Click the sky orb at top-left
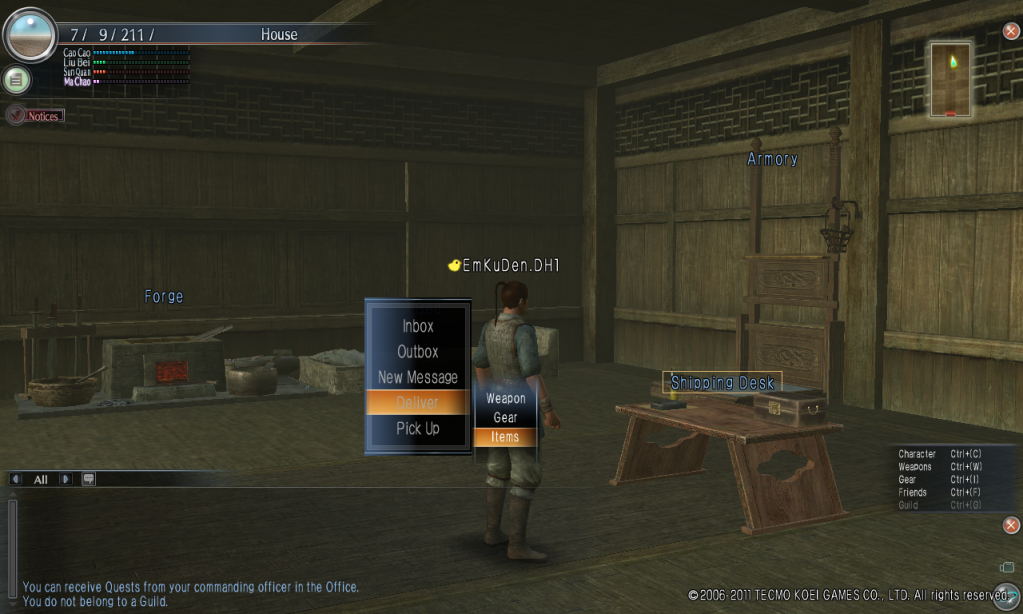The image size is (1023, 614). coord(30,34)
